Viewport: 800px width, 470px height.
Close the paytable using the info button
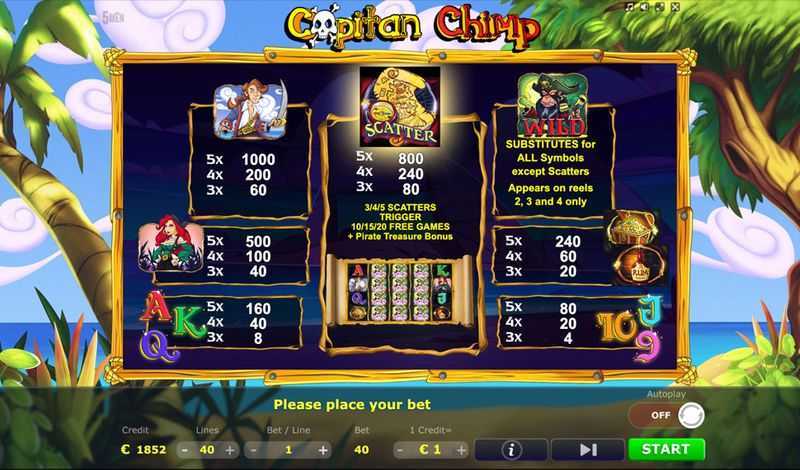[x=510, y=449]
